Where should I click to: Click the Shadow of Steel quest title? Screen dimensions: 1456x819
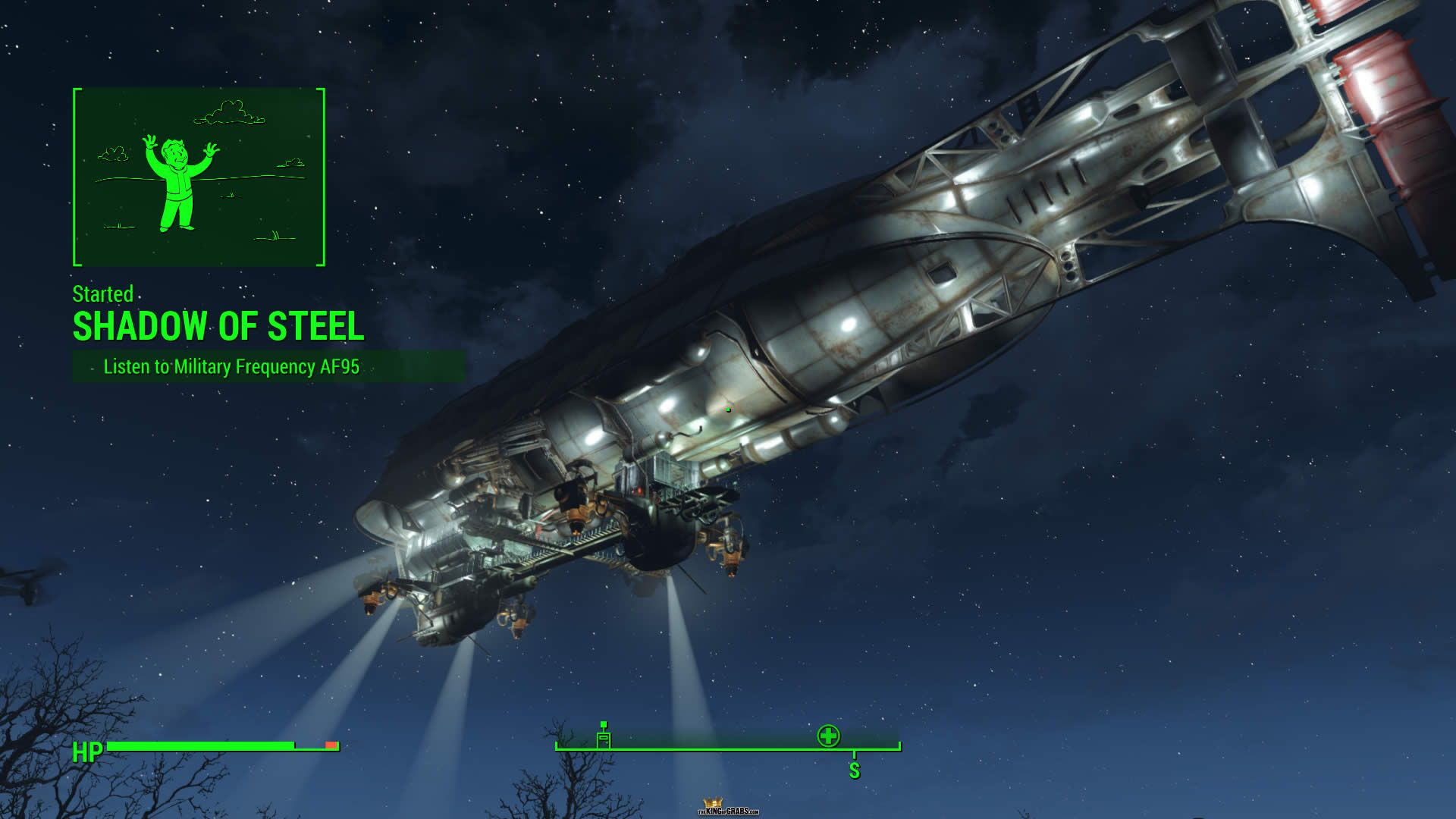click(218, 326)
